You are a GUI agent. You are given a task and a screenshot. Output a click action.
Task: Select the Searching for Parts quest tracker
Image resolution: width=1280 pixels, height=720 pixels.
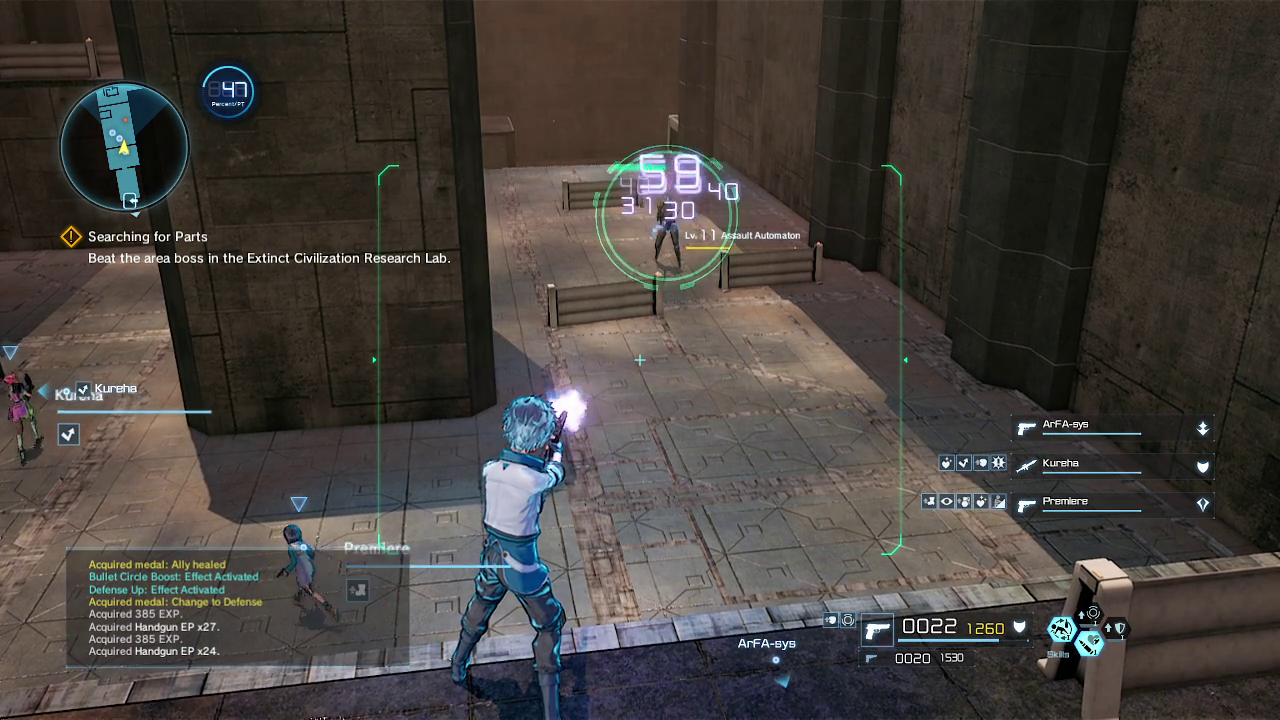(x=147, y=237)
